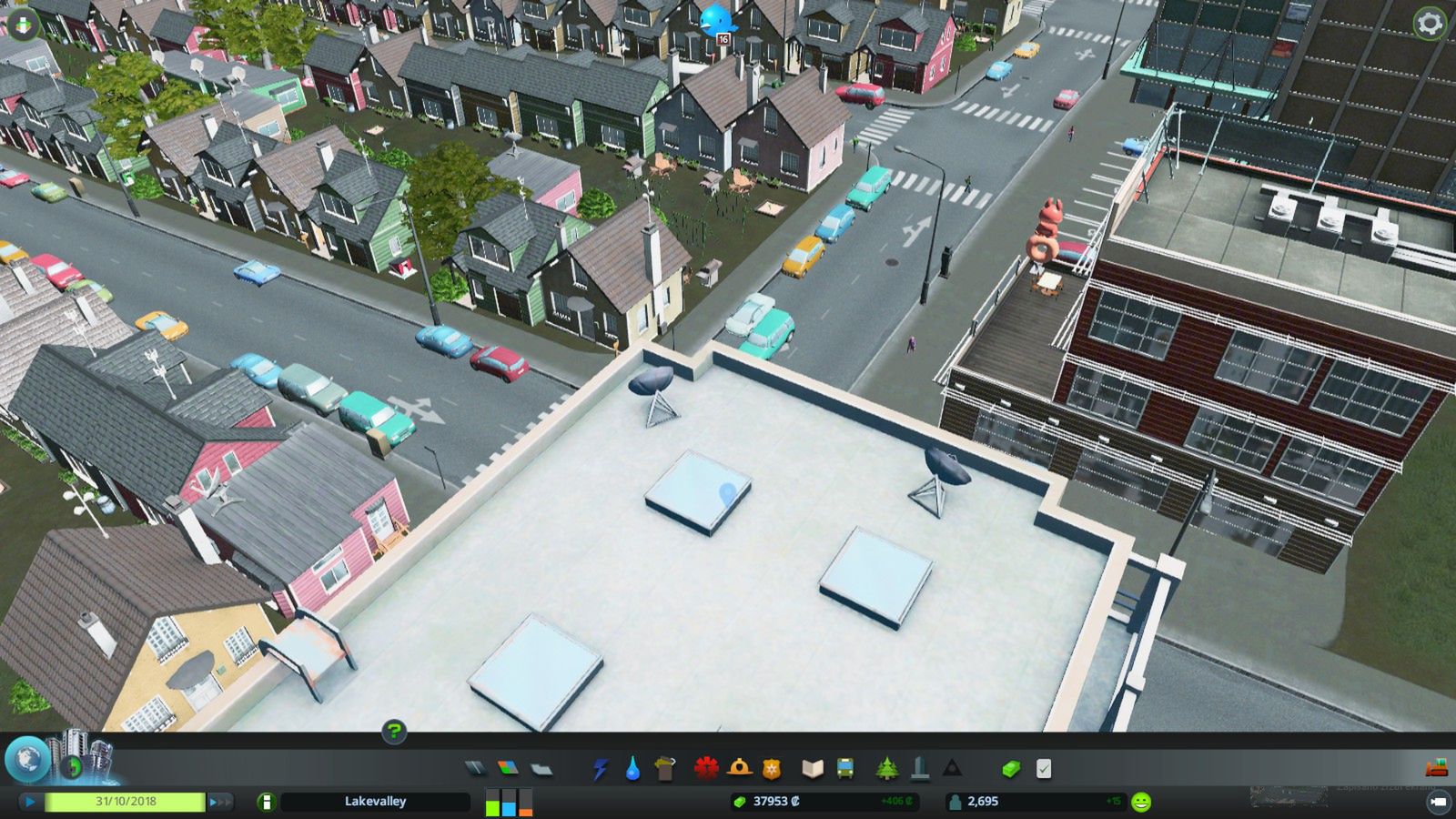Open the Parks and Recreation menu

click(888, 769)
